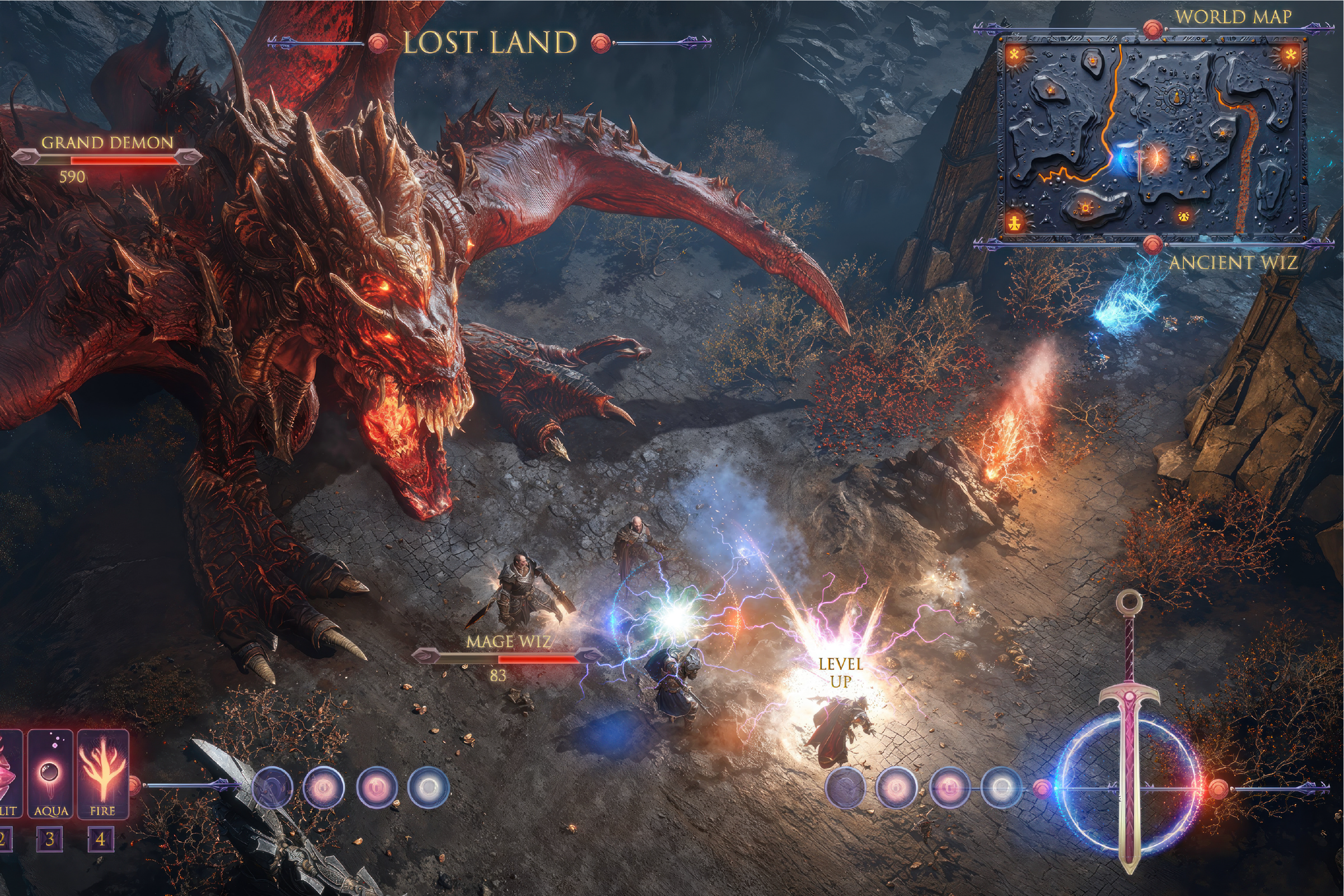
Task: Select the white orb nearest the sword emblem
Action: pos(1000,788)
